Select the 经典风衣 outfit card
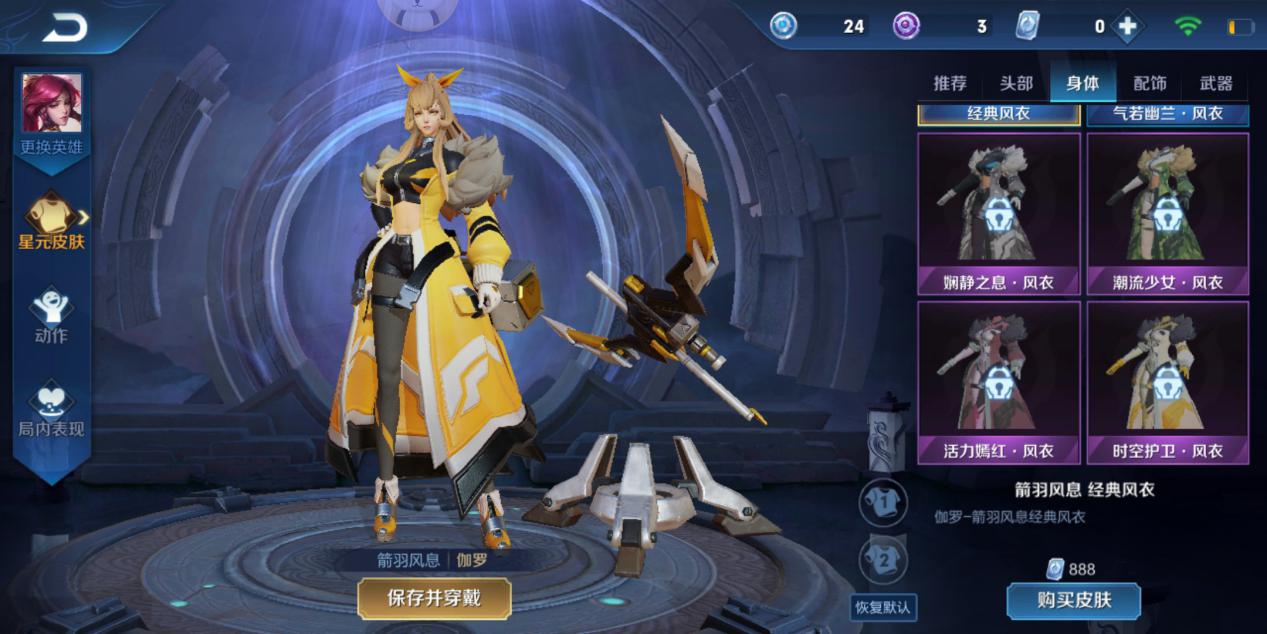 [x=999, y=114]
